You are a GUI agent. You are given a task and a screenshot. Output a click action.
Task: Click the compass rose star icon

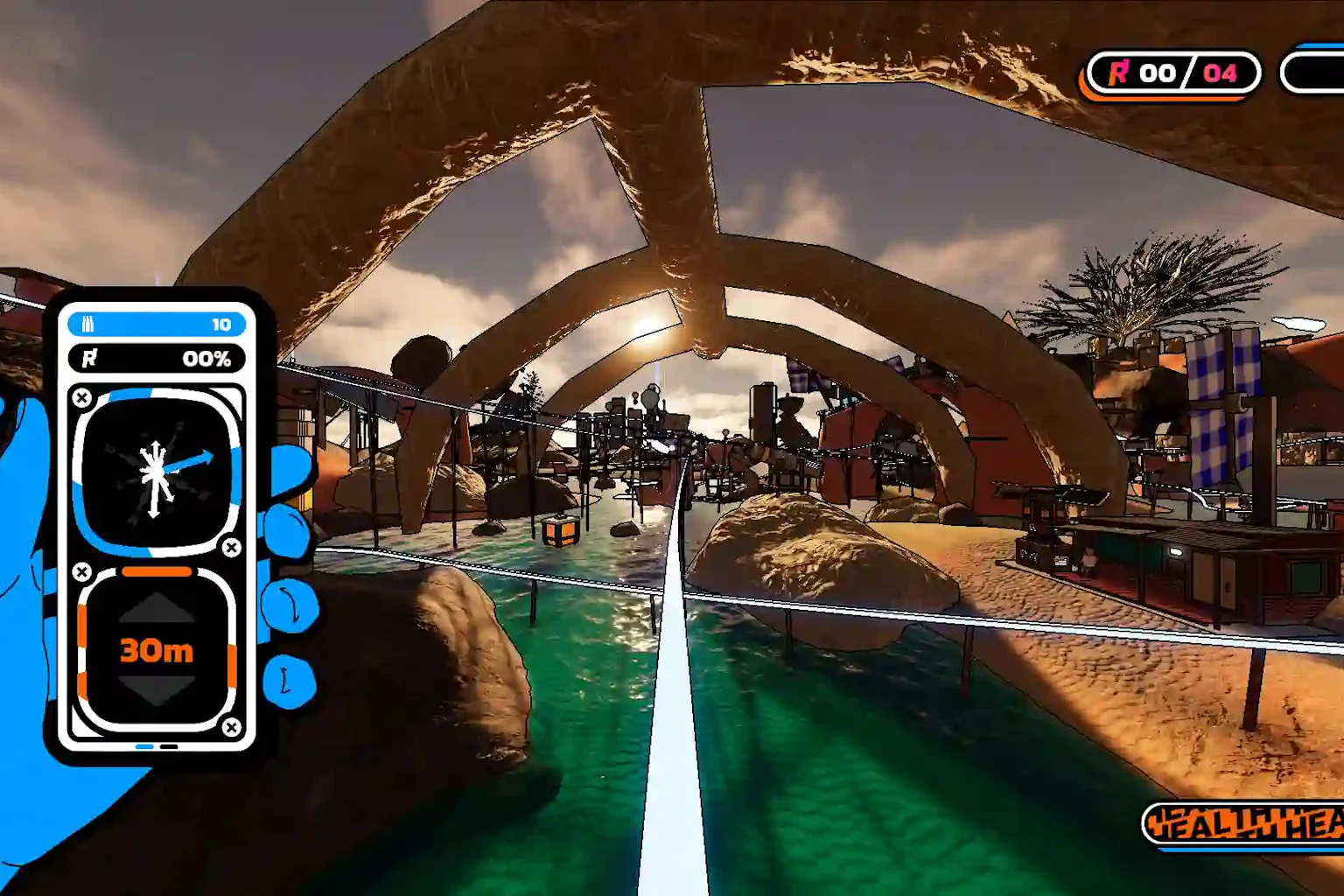tap(154, 474)
